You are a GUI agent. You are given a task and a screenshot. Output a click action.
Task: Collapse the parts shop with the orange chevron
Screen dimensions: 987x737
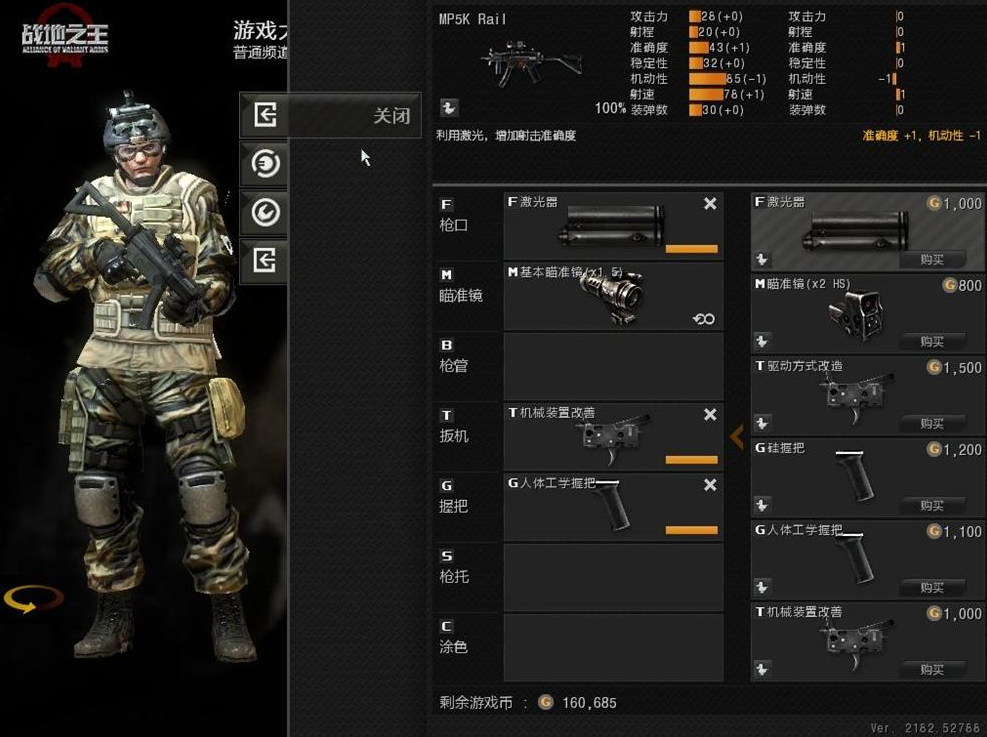(737, 436)
